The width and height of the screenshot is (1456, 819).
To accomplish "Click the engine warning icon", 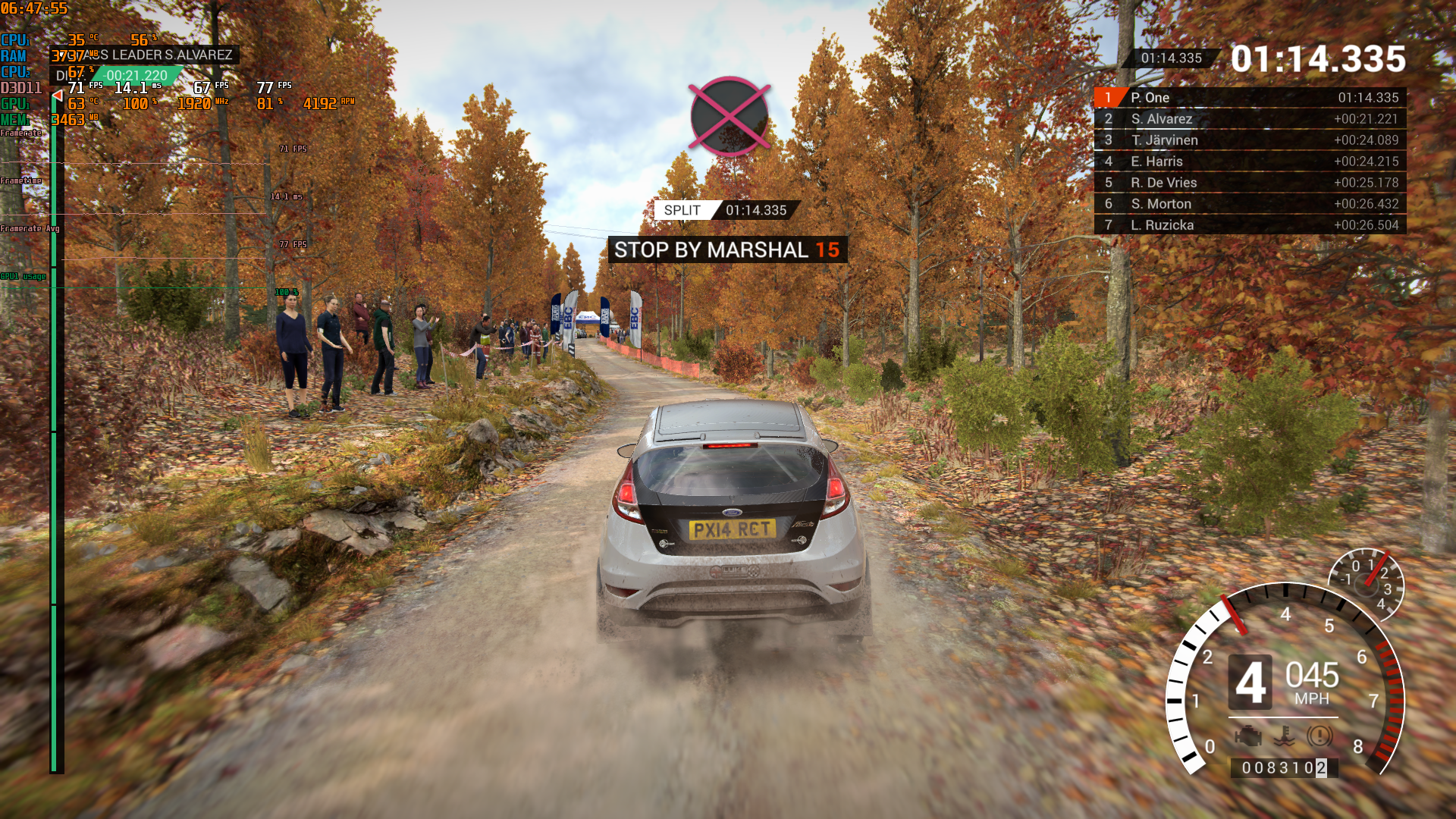I will click(x=1247, y=736).
